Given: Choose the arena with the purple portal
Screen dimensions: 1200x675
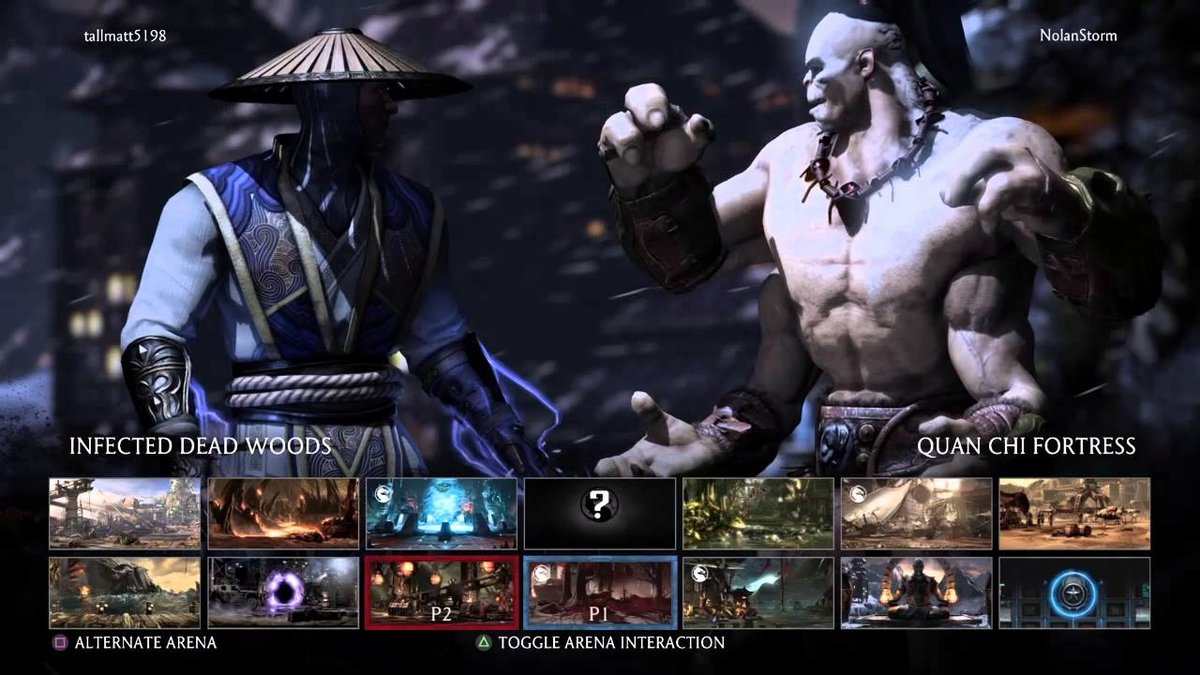Looking at the screenshot, I should point(283,592).
